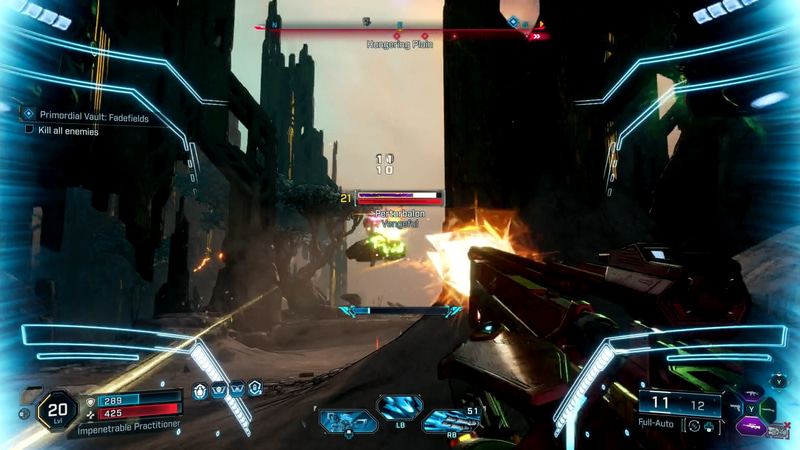Select the Primordial Vault: Fadefields quest tracker

coord(83,115)
